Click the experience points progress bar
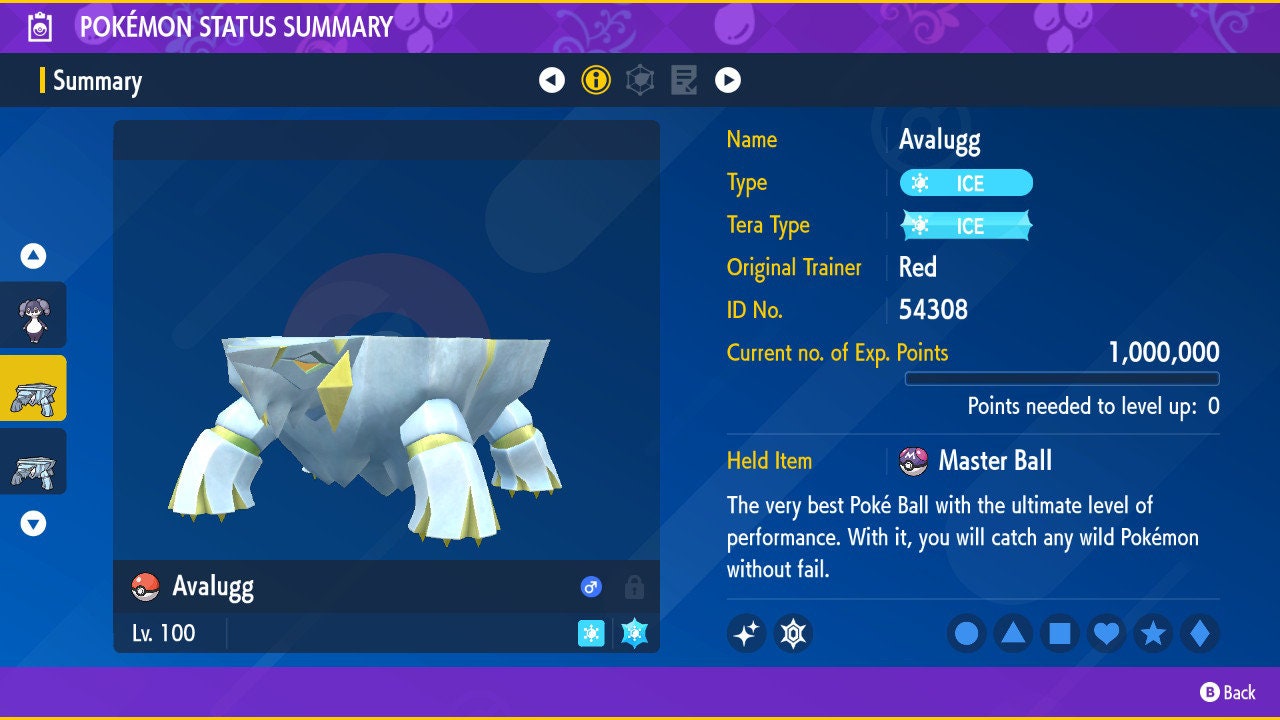Image resolution: width=1280 pixels, height=720 pixels. pyautogui.click(x=1063, y=378)
